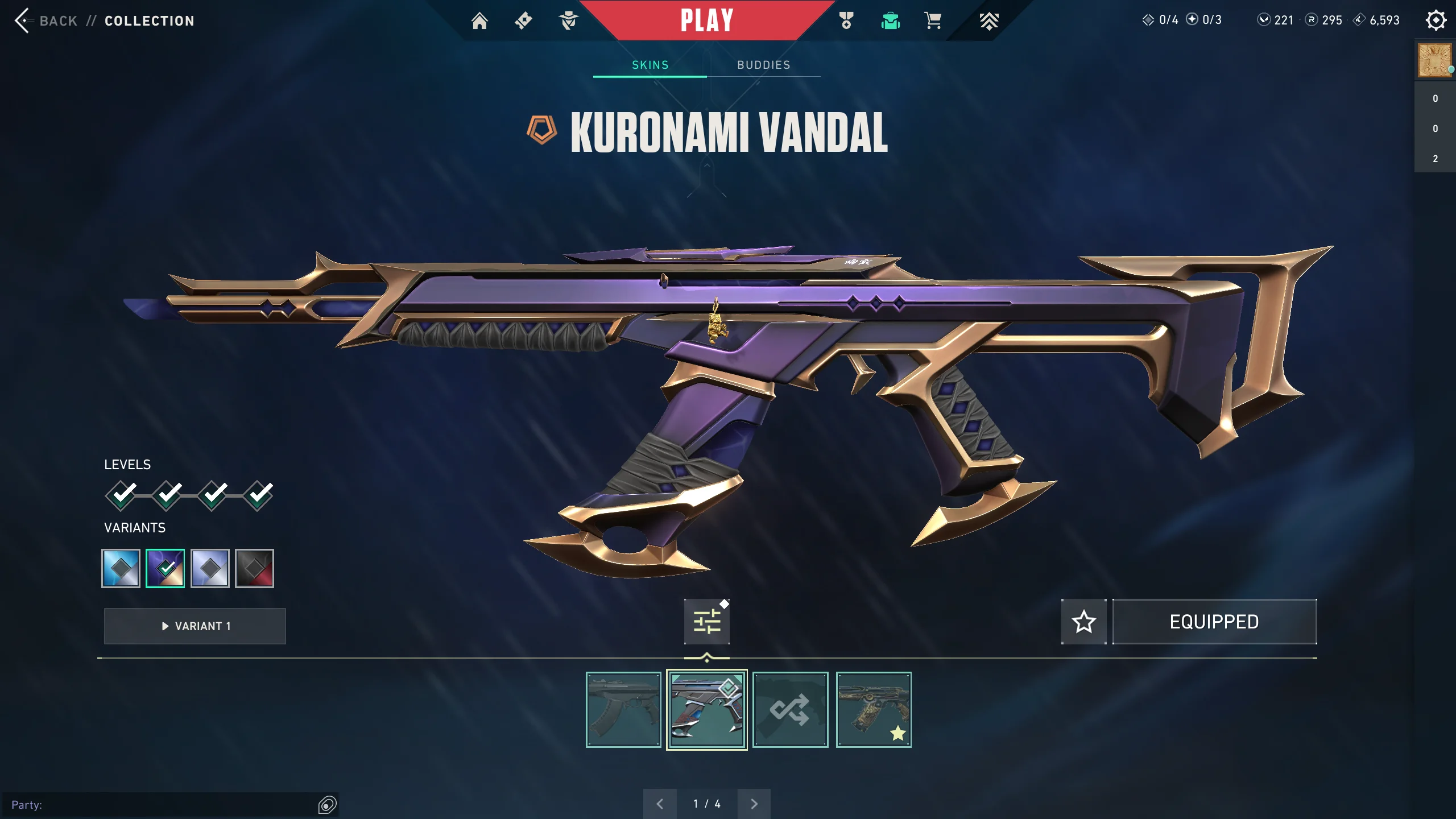Image resolution: width=1456 pixels, height=819 pixels.
Task: Choose the light blue variant swatch
Action: click(x=121, y=568)
